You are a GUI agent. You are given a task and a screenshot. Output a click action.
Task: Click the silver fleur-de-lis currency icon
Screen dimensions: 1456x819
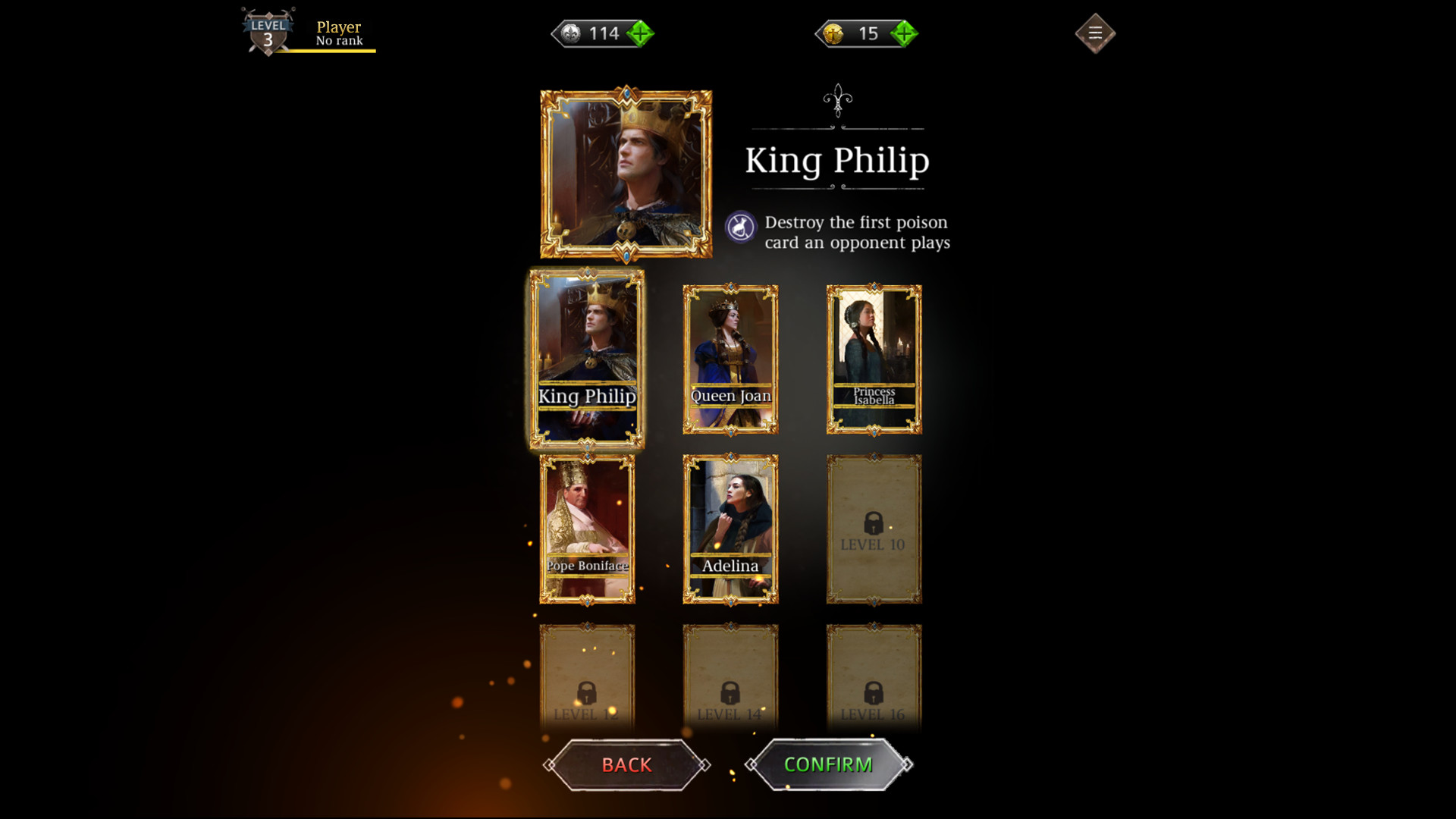click(x=570, y=33)
